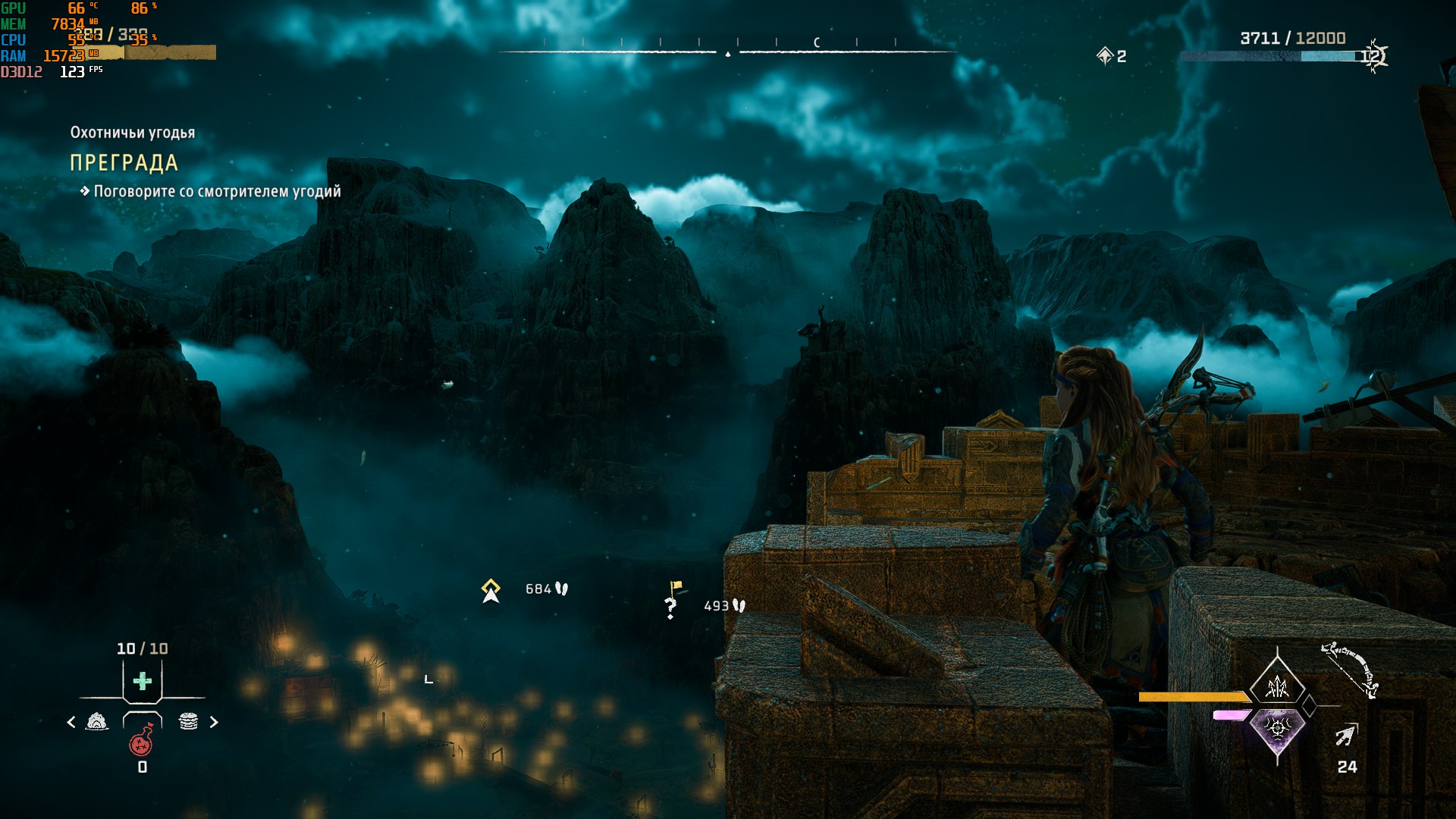Use the green cross medicine pouch
Viewport: 1456px width, 819px height.
143,681
